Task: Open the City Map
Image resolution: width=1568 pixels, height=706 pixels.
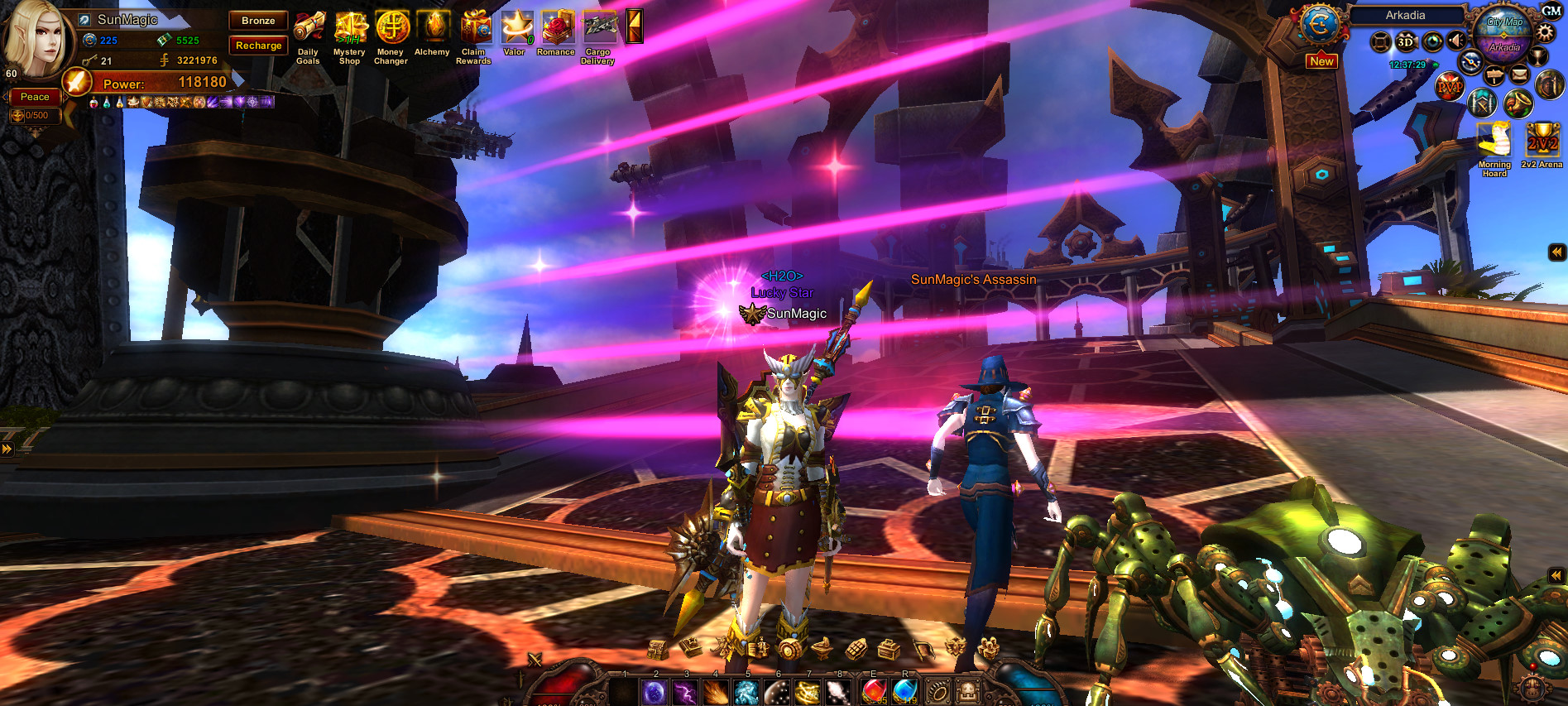Action: (x=1504, y=22)
